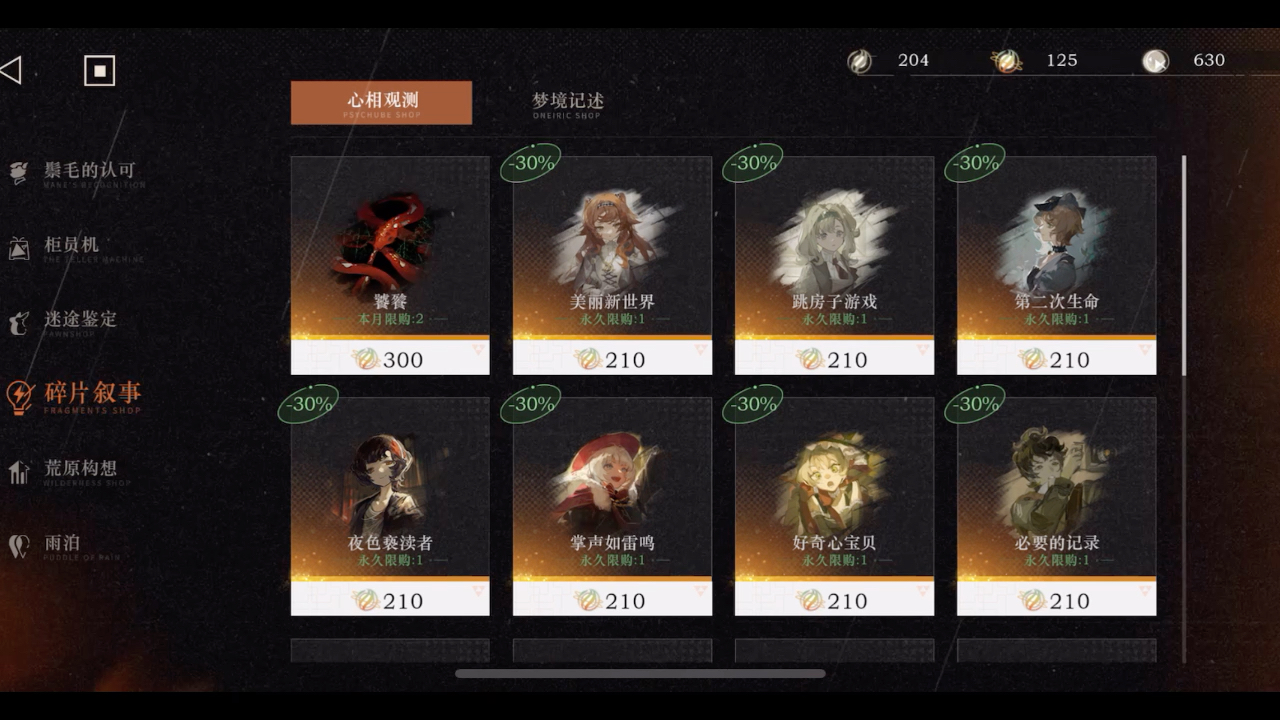Go back with the triangle arrow
Image resolution: width=1280 pixels, height=720 pixels.
click(12, 70)
